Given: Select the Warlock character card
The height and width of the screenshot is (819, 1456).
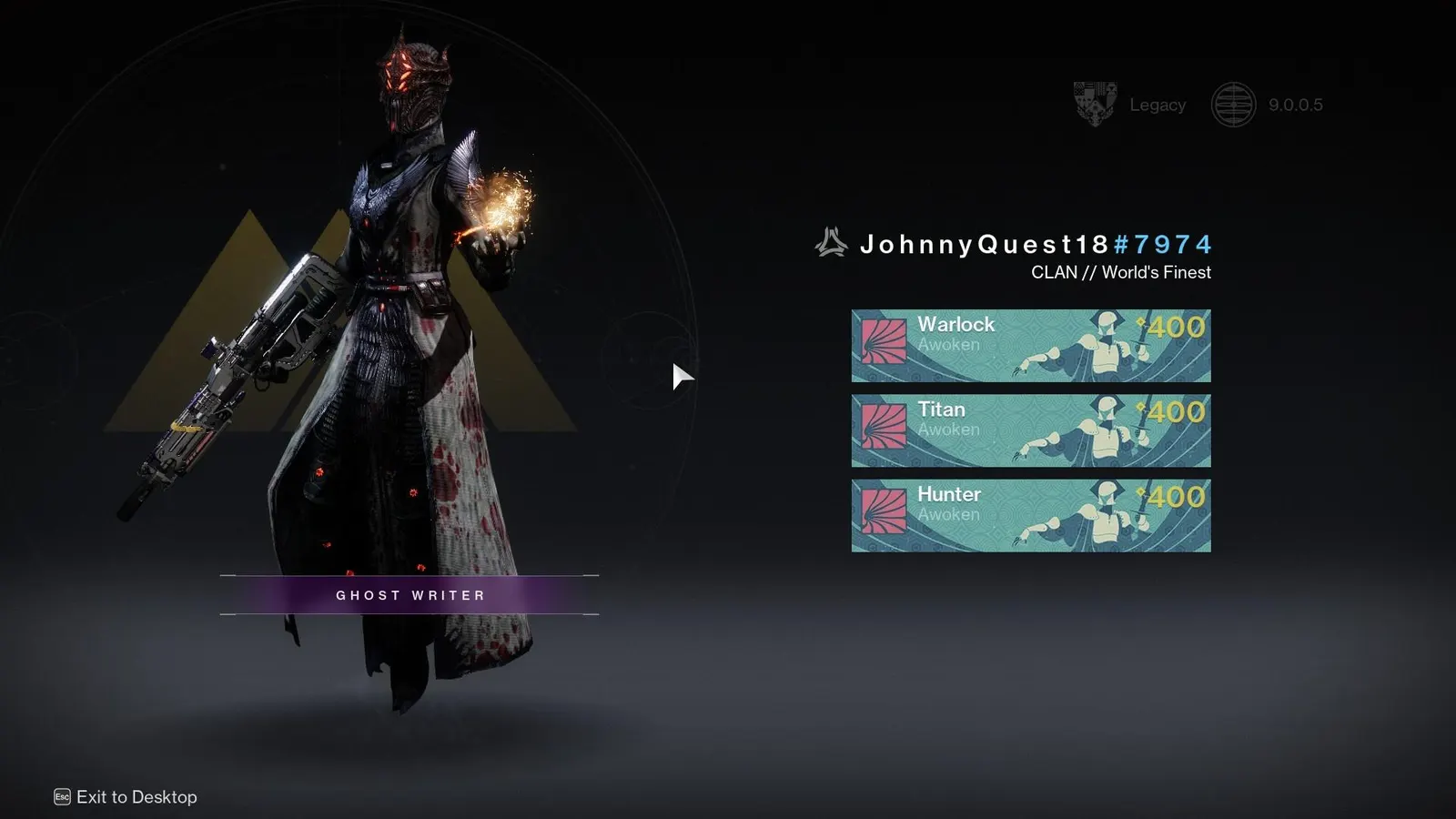Looking at the screenshot, I should 1028,346.
